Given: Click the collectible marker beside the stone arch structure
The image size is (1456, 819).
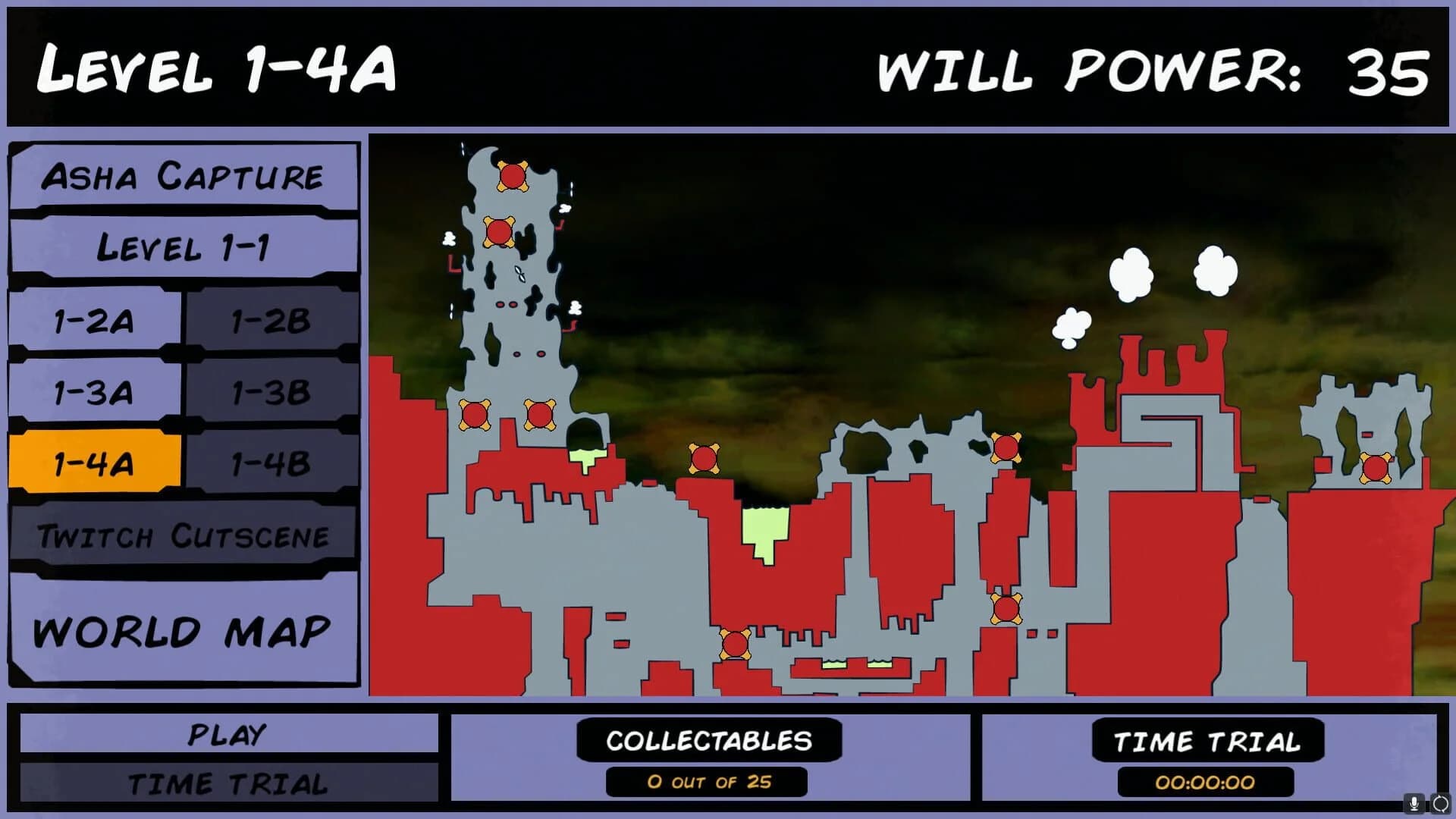Looking at the screenshot, I should tap(1005, 447).
